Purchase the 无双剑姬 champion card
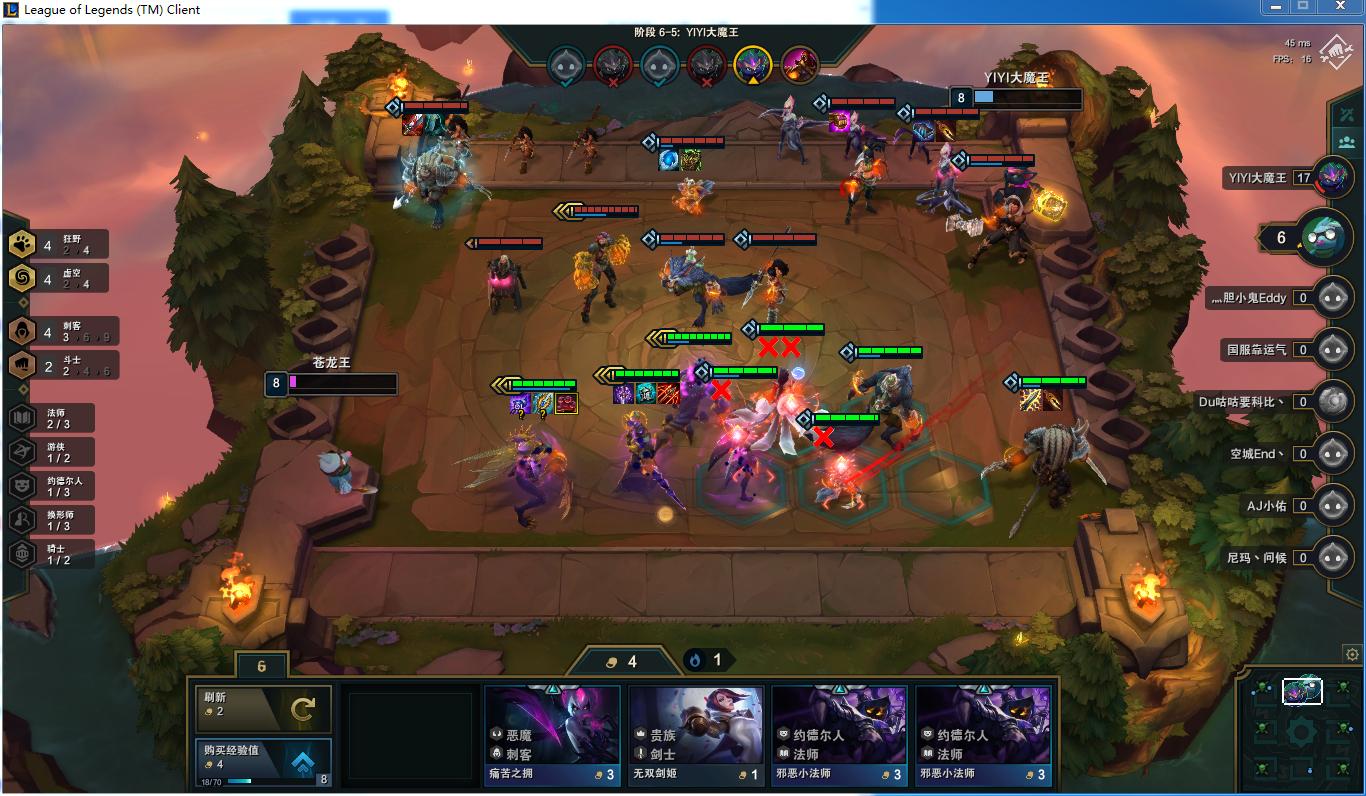Image resolution: width=1366 pixels, height=796 pixels. pyautogui.click(x=696, y=736)
